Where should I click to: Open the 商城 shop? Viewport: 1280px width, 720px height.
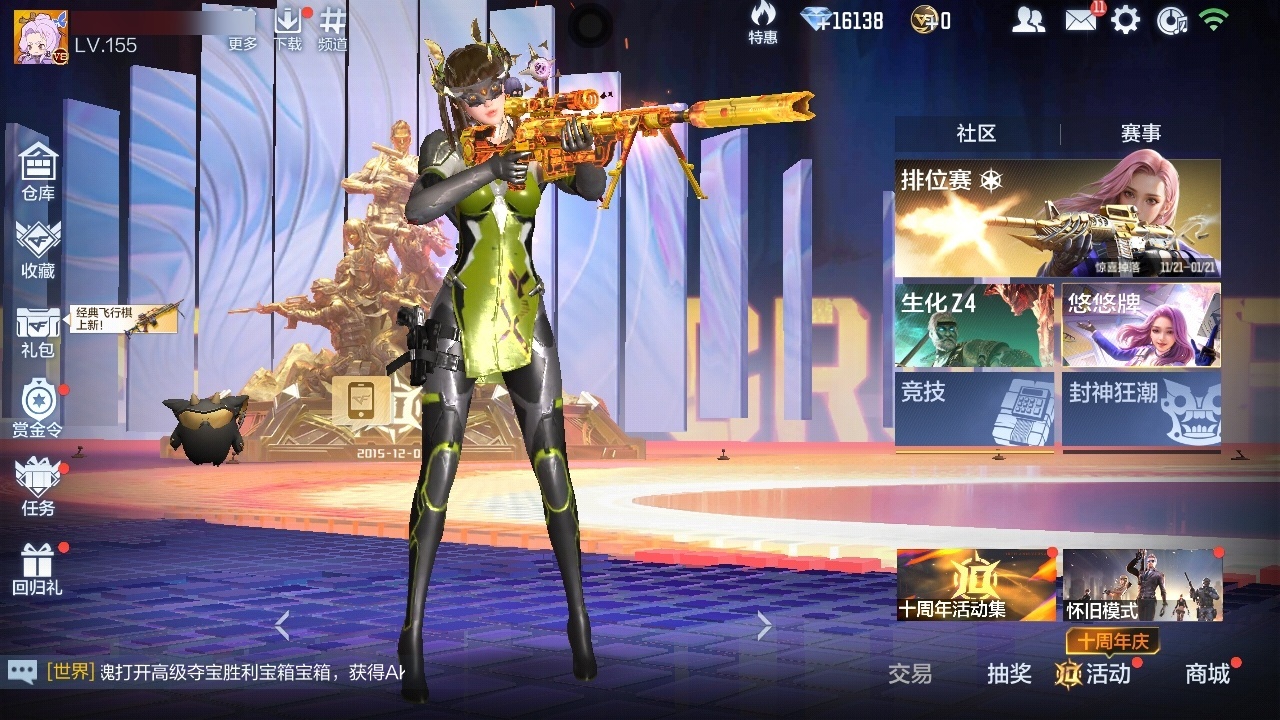coord(1207,674)
